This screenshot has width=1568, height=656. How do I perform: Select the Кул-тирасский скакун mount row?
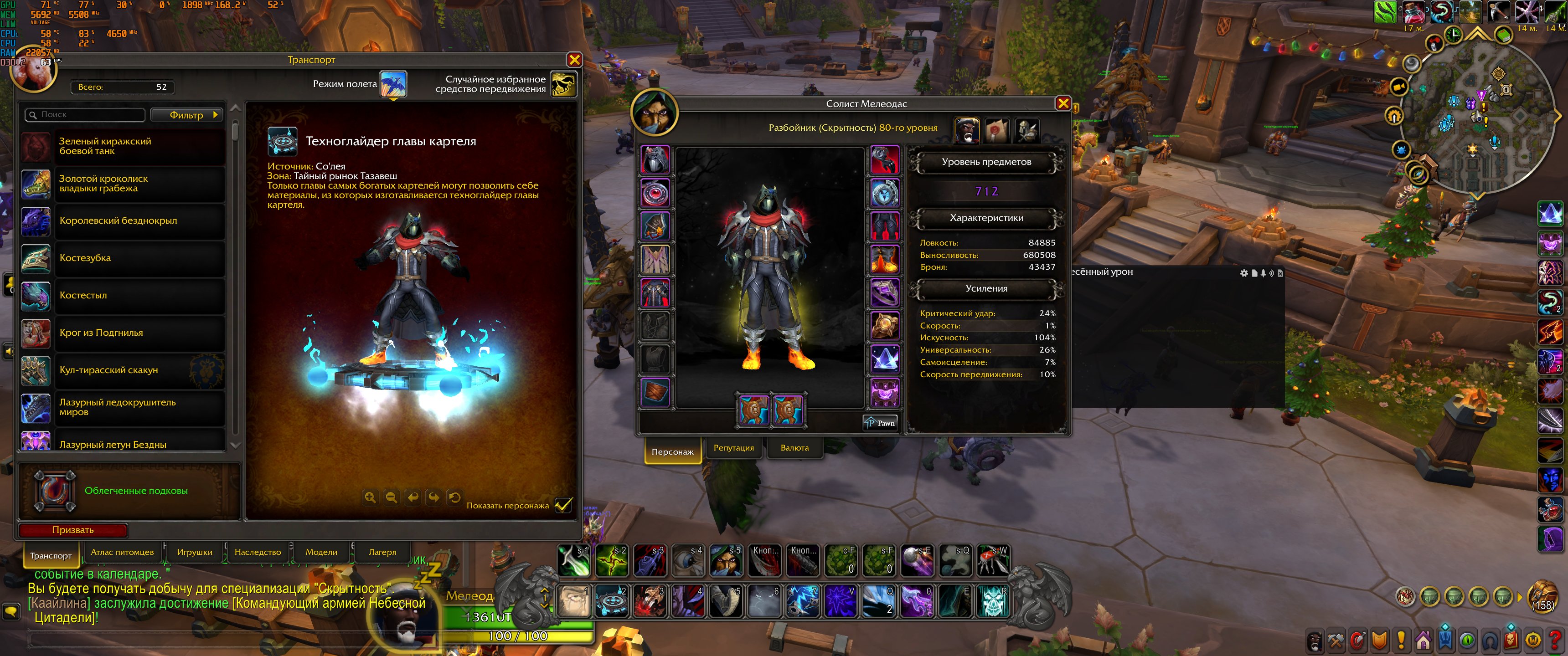pyautogui.click(x=122, y=370)
